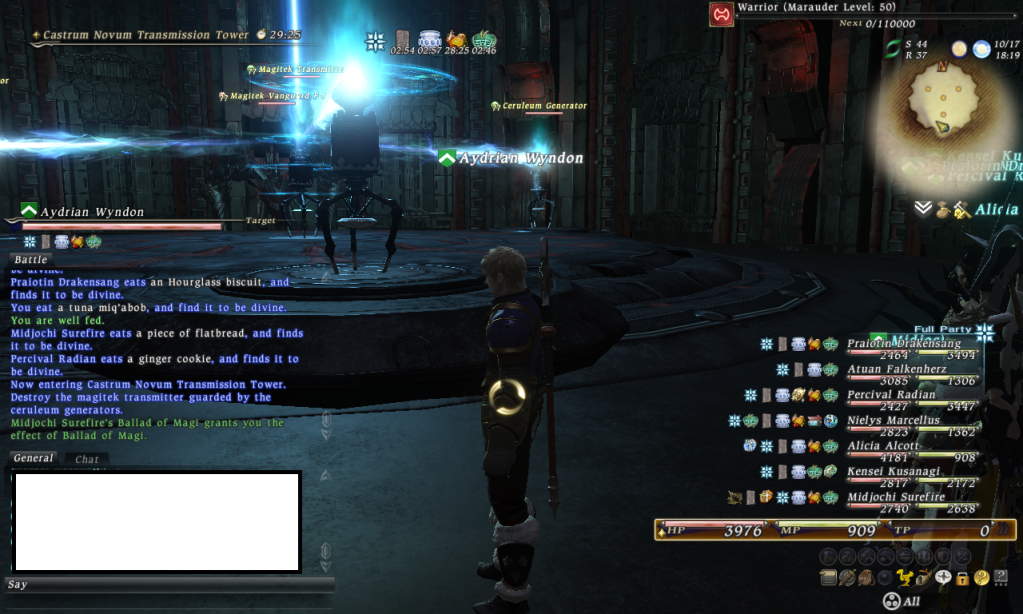Open the gold question mark help icon
1023x614 pixels.
tap(981, 577)
